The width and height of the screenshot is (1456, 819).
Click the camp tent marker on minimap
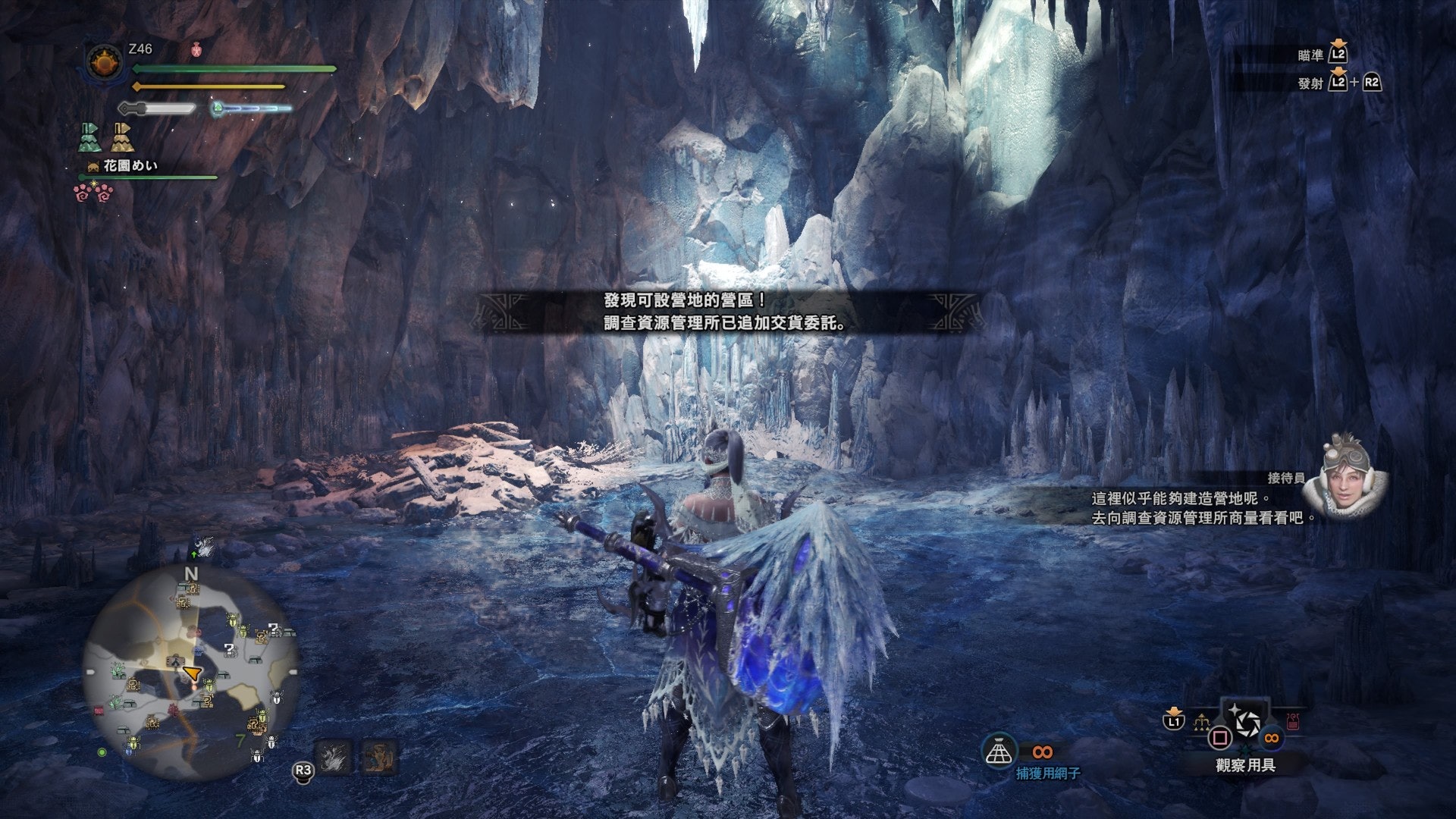pyautogui.click(x=175, y=661)
